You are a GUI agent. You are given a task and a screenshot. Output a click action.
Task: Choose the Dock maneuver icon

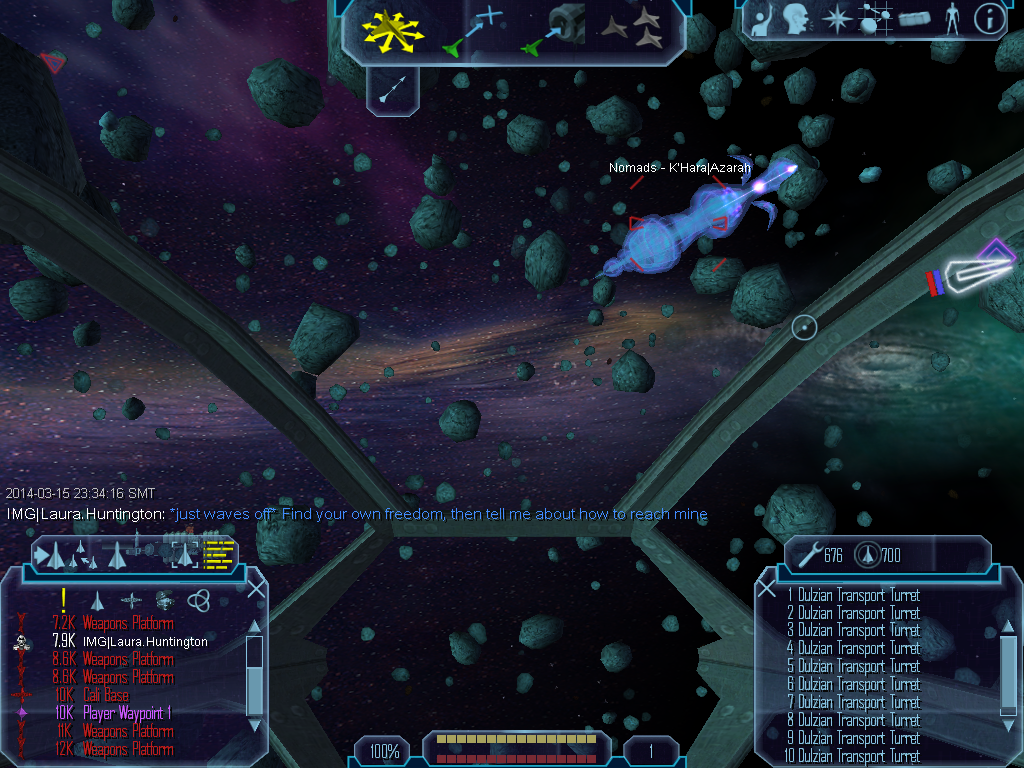[553, 28]
